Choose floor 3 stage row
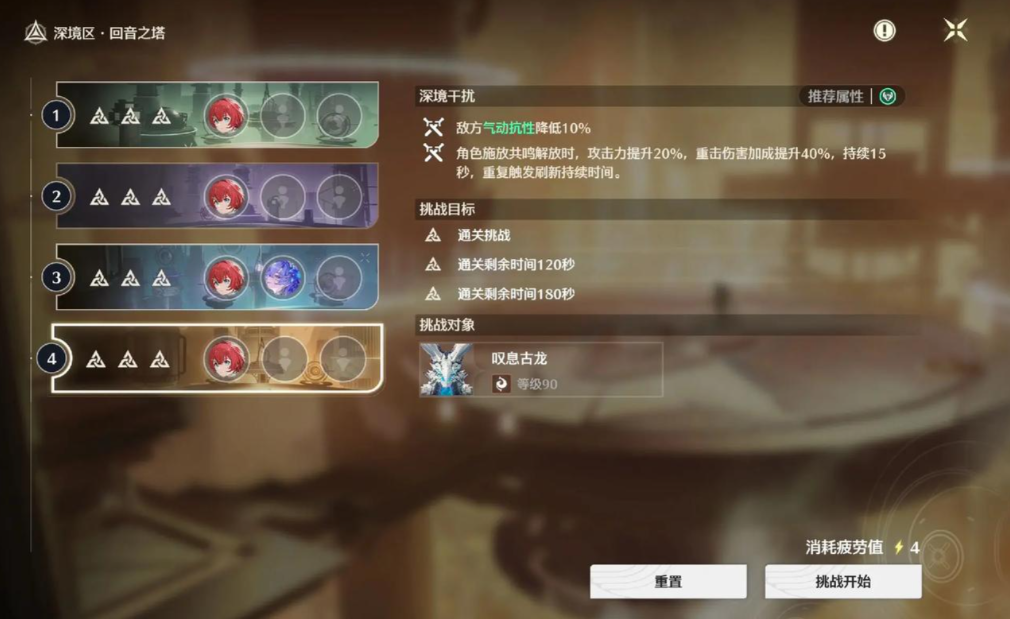 [217, 277]
